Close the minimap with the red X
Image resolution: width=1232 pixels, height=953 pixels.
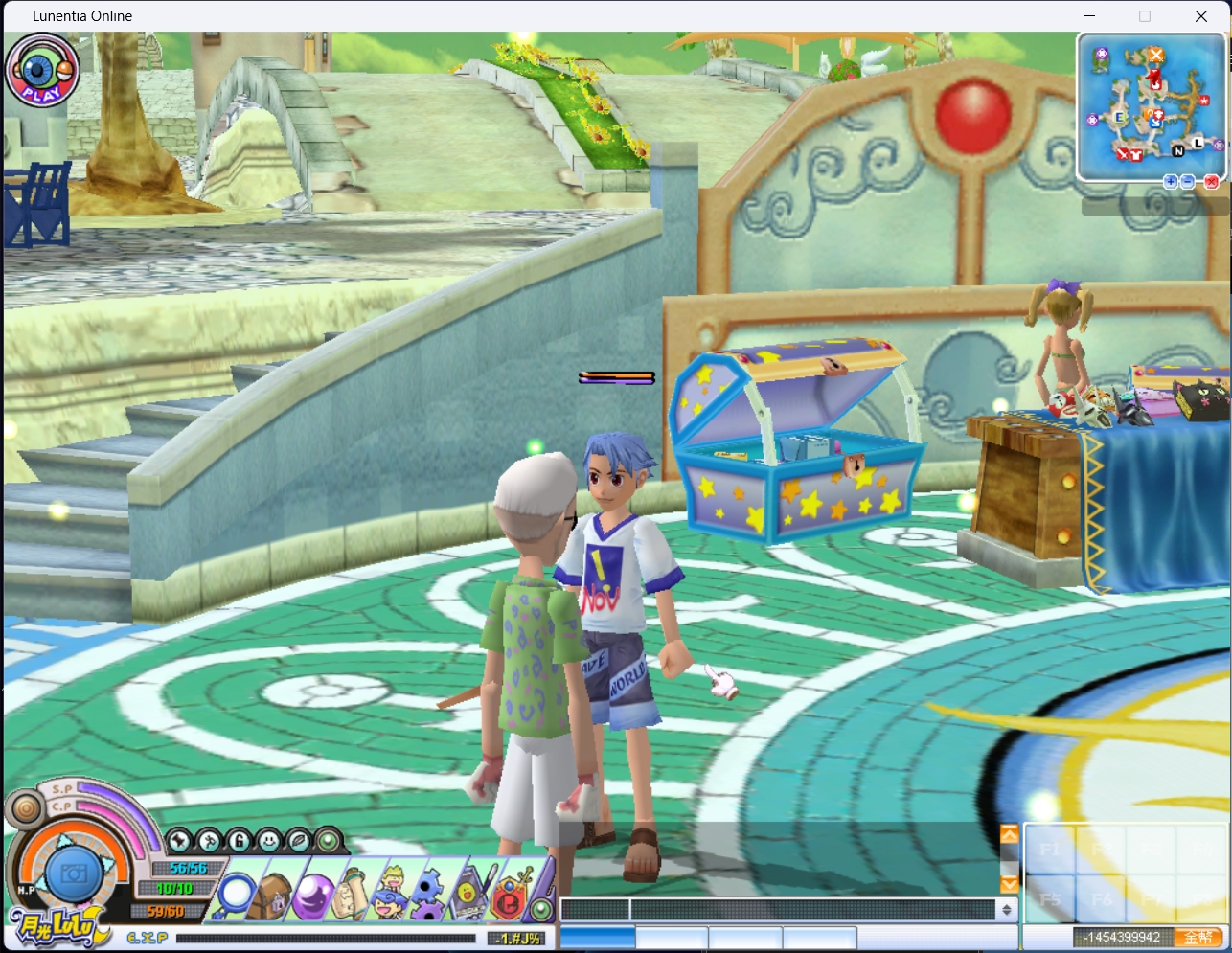(1211, 182)
